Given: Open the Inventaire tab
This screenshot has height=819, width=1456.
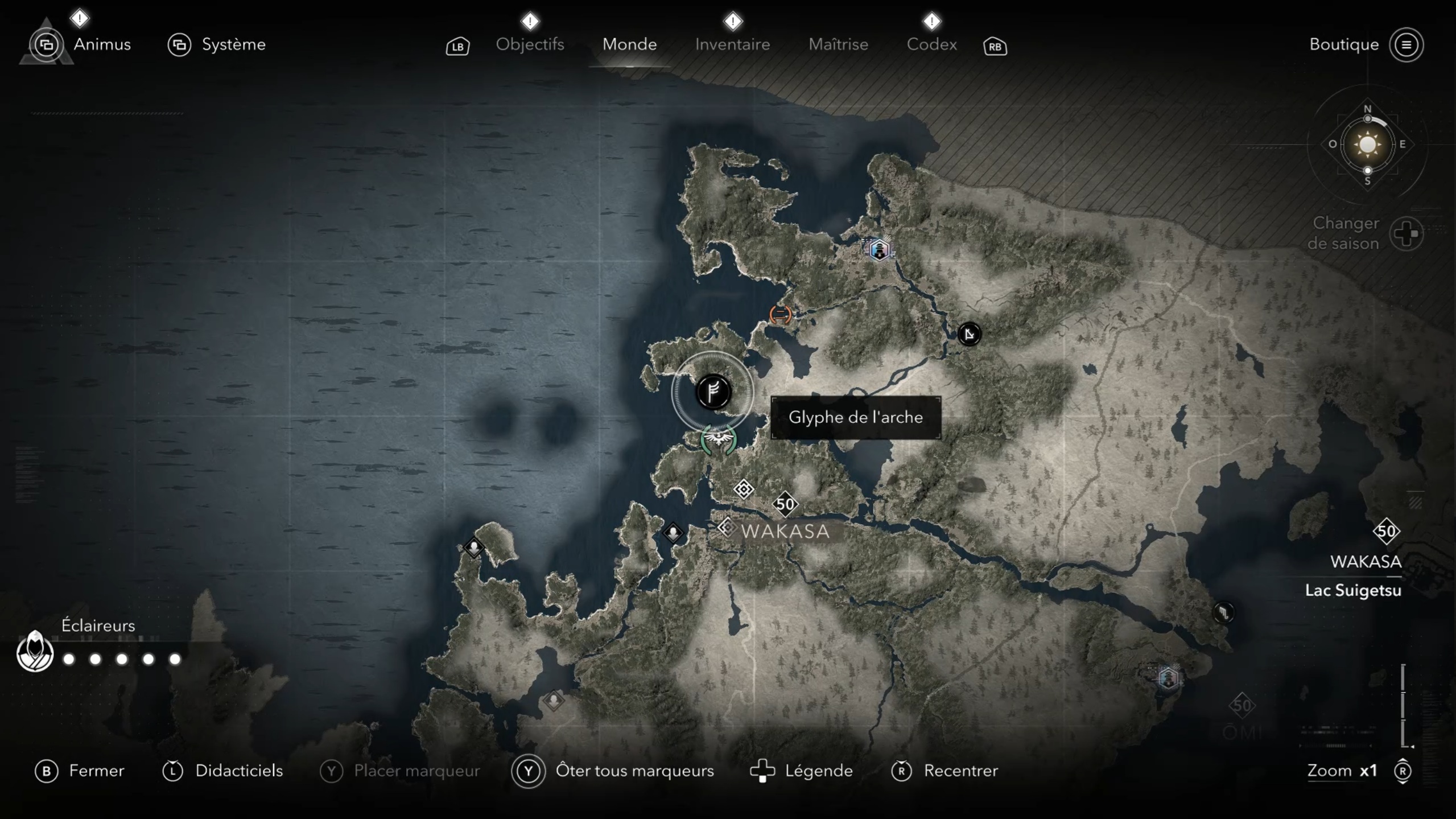Looking at the screenshot, I should click(x=732, y=44).
